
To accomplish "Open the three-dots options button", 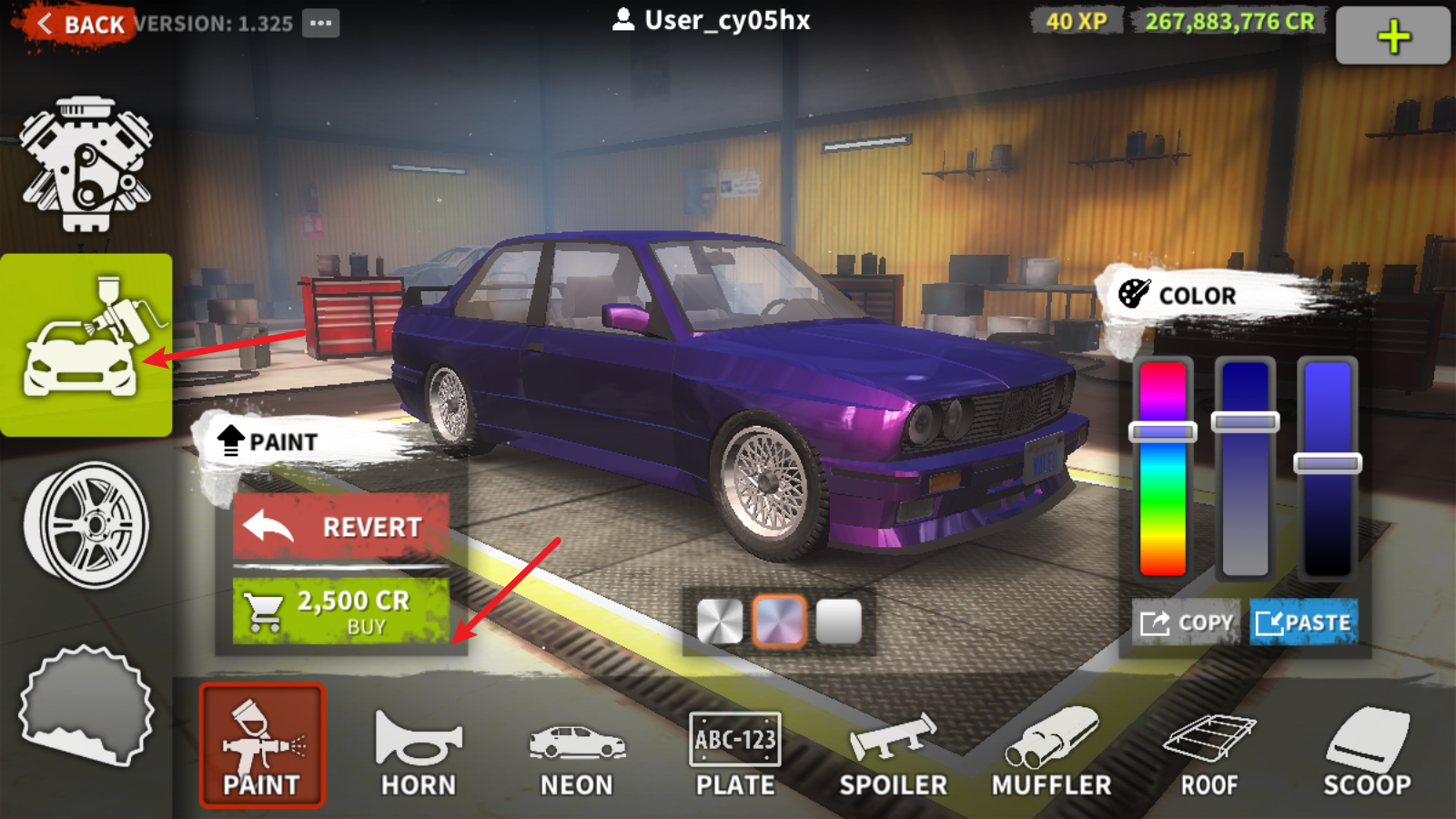I will tap(321, 24).
